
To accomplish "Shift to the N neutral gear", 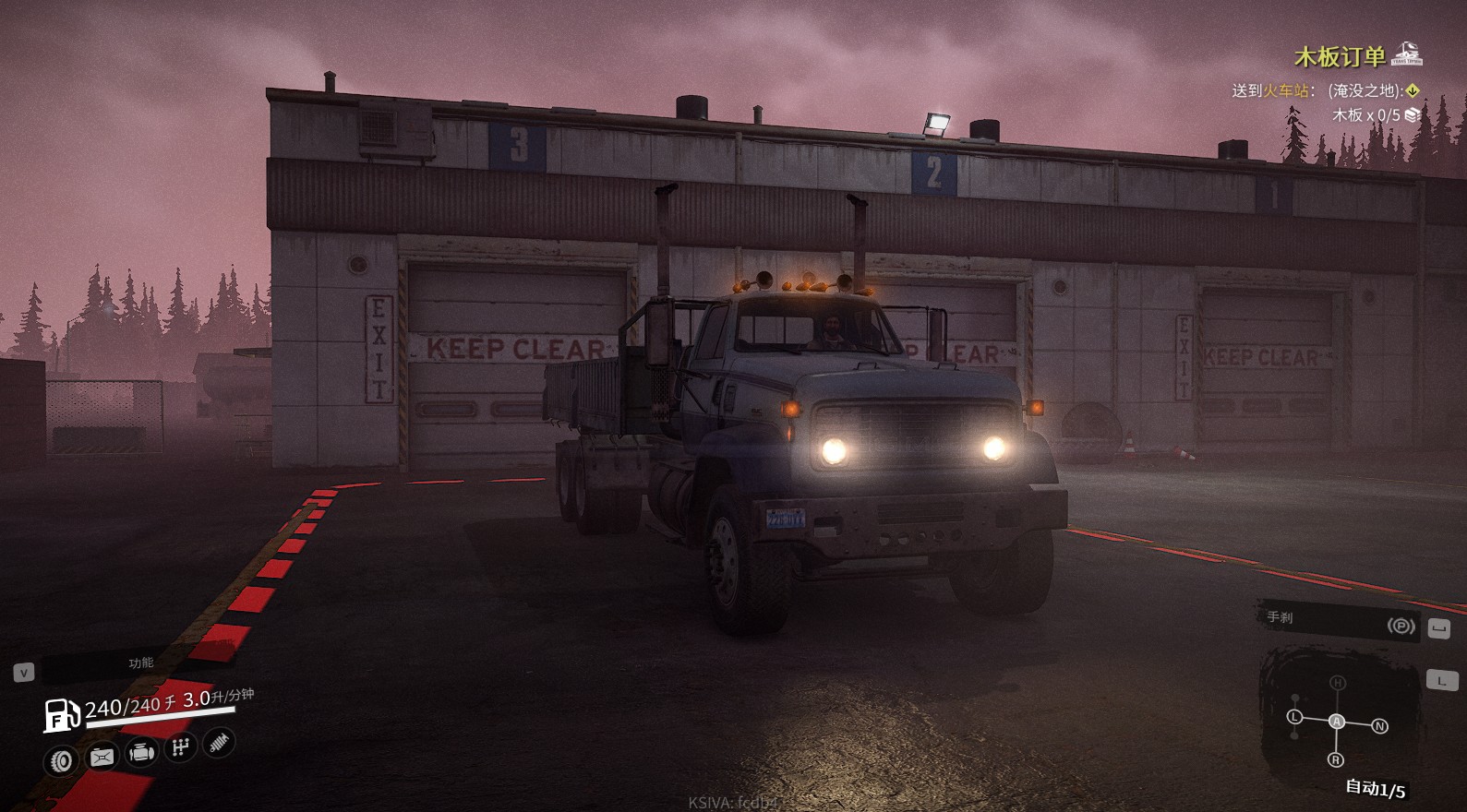I will point(1379,726).
